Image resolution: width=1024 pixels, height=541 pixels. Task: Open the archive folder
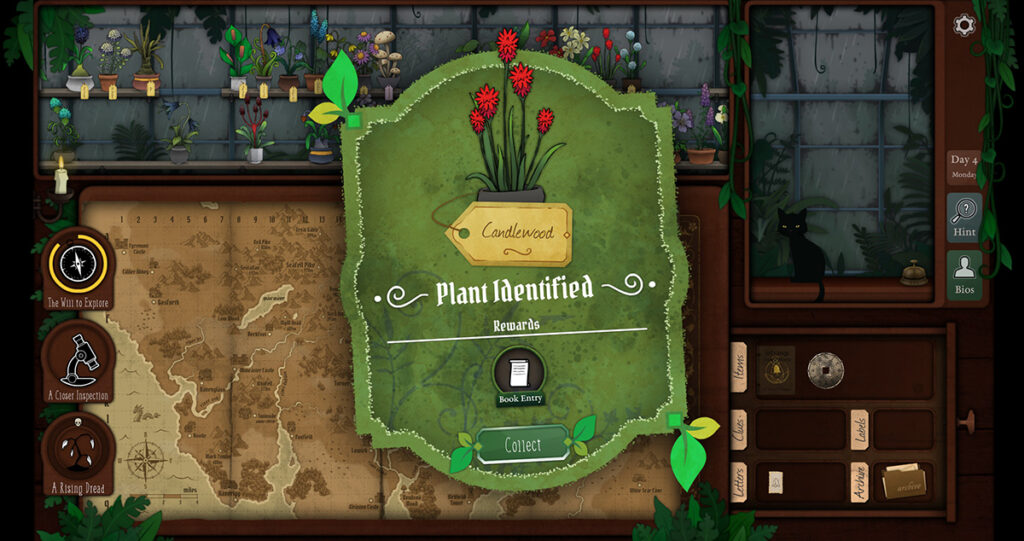903,482
